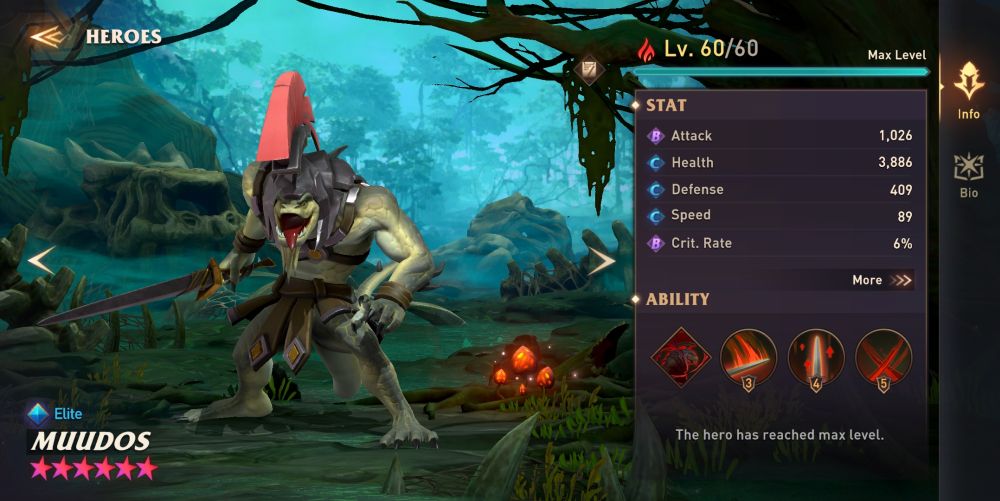Inspect the slash ability marked 3
The height and width of the screenshot is (501, 1000).
point(748,356)
